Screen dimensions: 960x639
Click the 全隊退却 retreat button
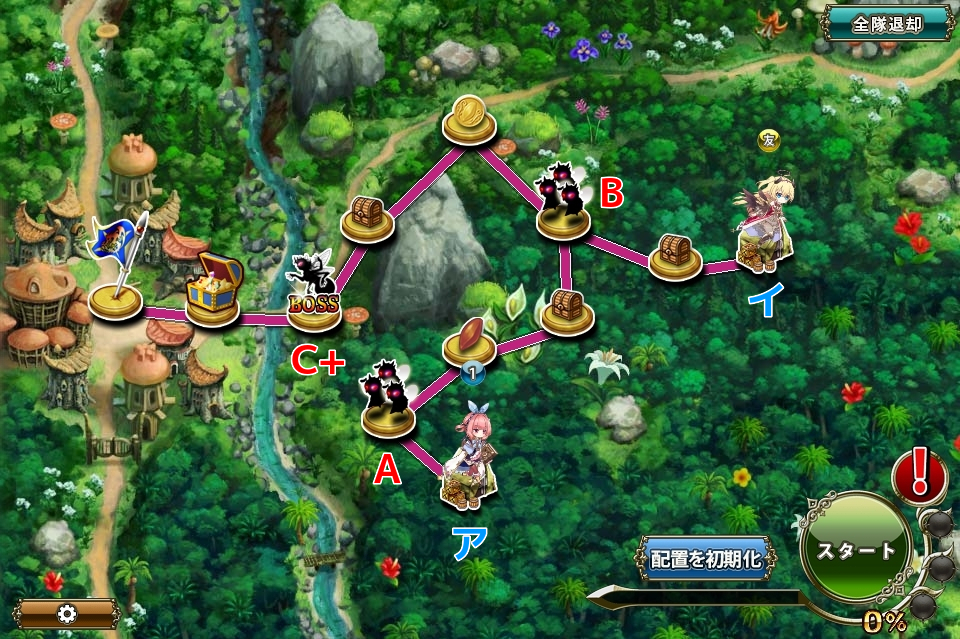886,24
